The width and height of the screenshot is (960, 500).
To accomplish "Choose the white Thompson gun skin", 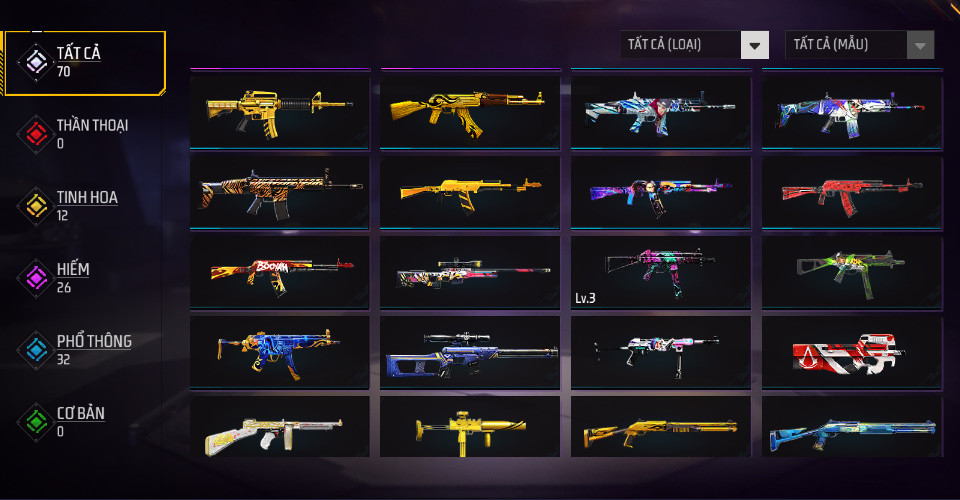I will [x=279, y=428].
